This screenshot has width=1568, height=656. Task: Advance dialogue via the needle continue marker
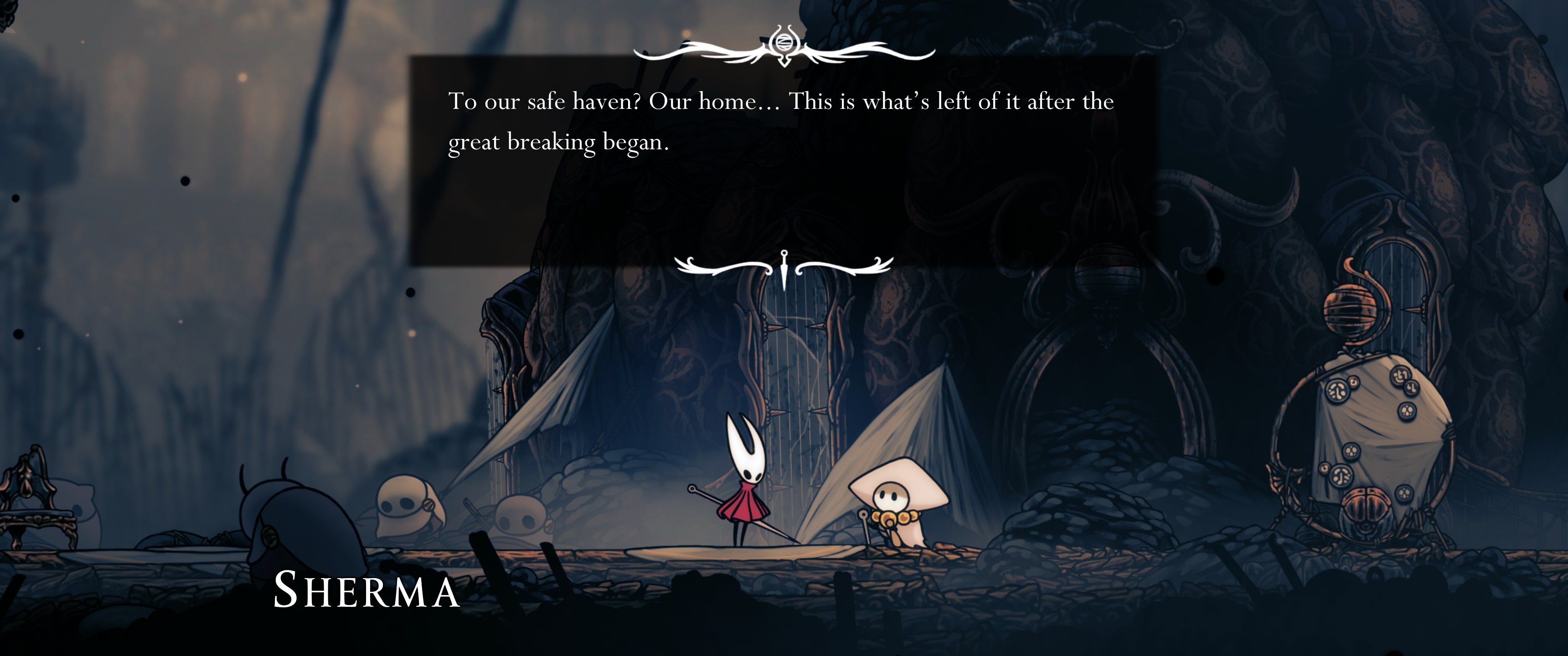pos(784,269)
